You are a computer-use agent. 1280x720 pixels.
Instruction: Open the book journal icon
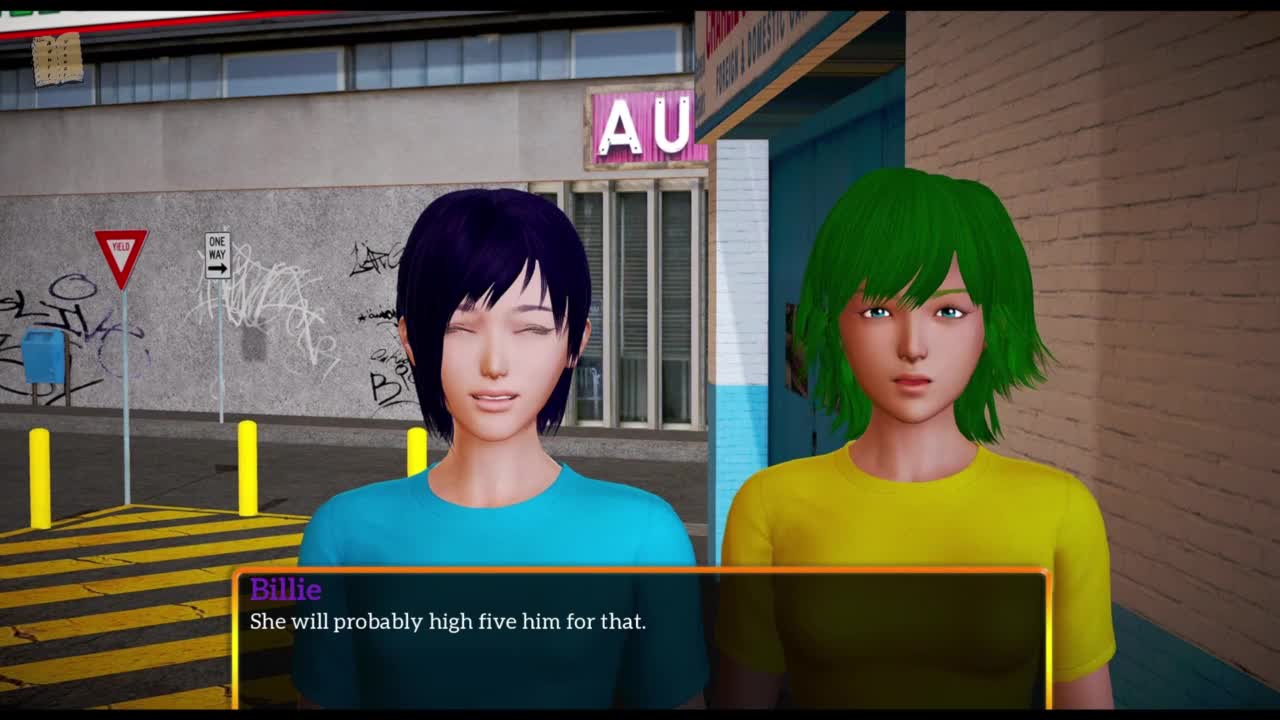pyautogui.click(x=57, y=59)
